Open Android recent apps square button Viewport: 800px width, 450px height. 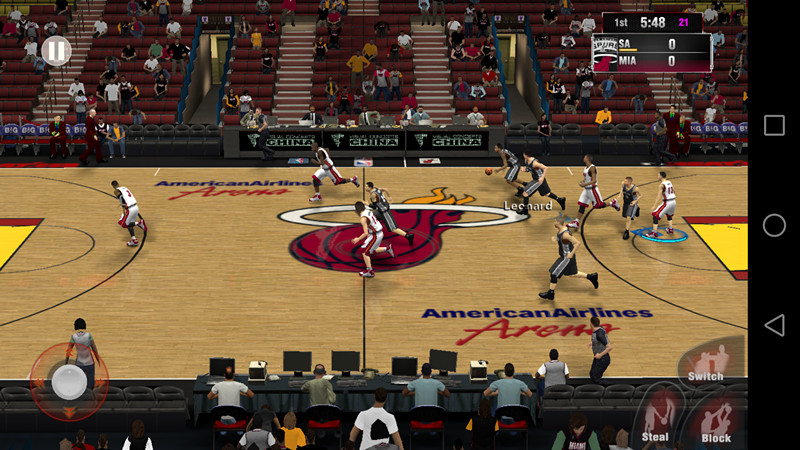coord(774,125)
